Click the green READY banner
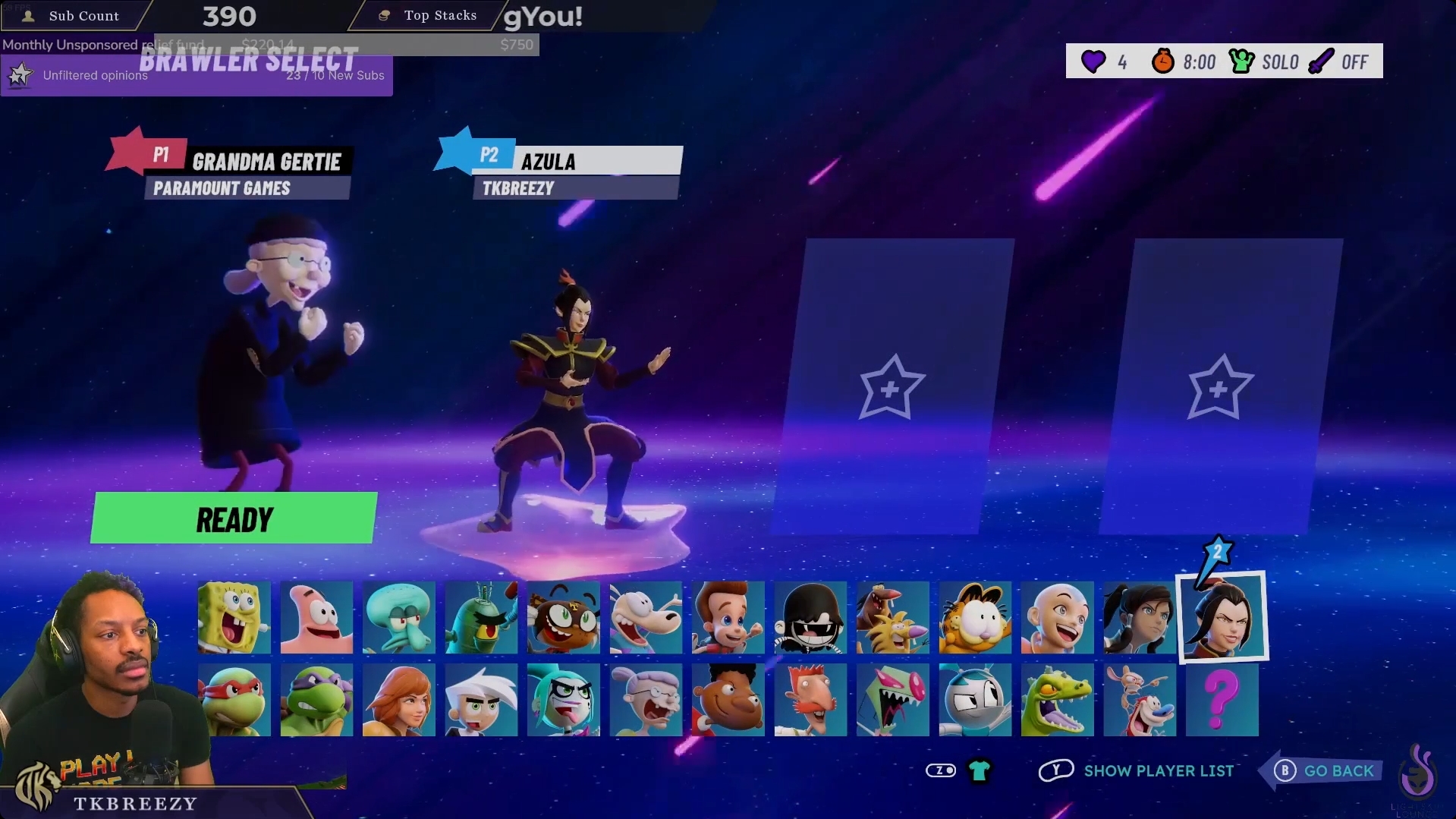This screenshot has width=1456, height=819. (x=234, y=518)
